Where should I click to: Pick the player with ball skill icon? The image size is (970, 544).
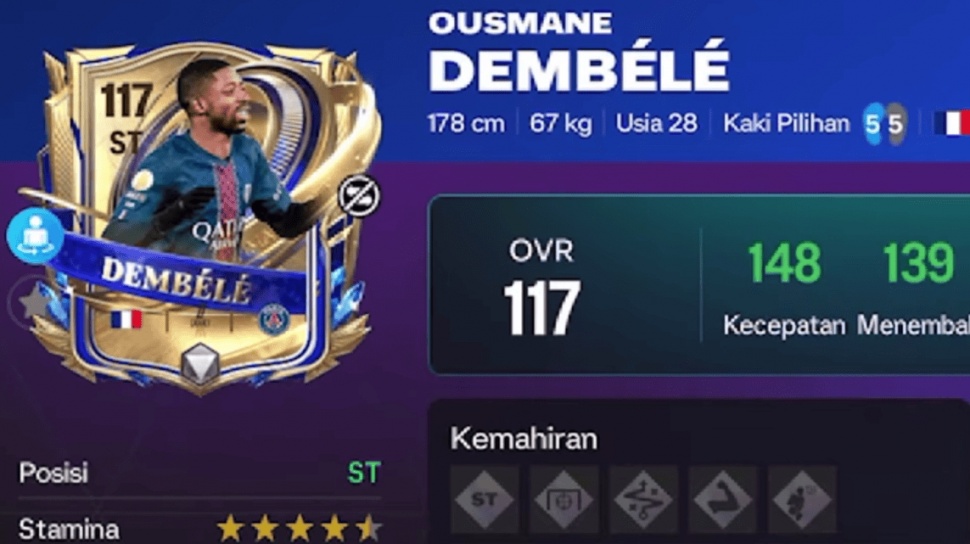tap(801, 498)
